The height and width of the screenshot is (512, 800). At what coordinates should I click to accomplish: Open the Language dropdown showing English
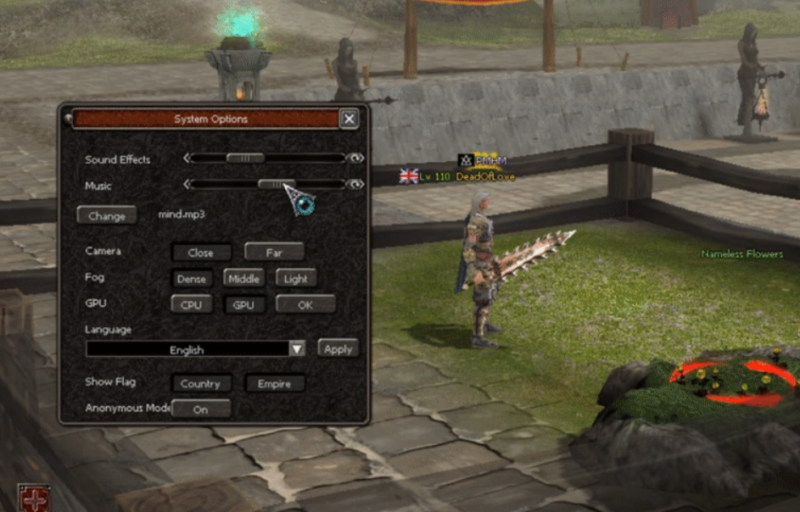coord(296,349)
